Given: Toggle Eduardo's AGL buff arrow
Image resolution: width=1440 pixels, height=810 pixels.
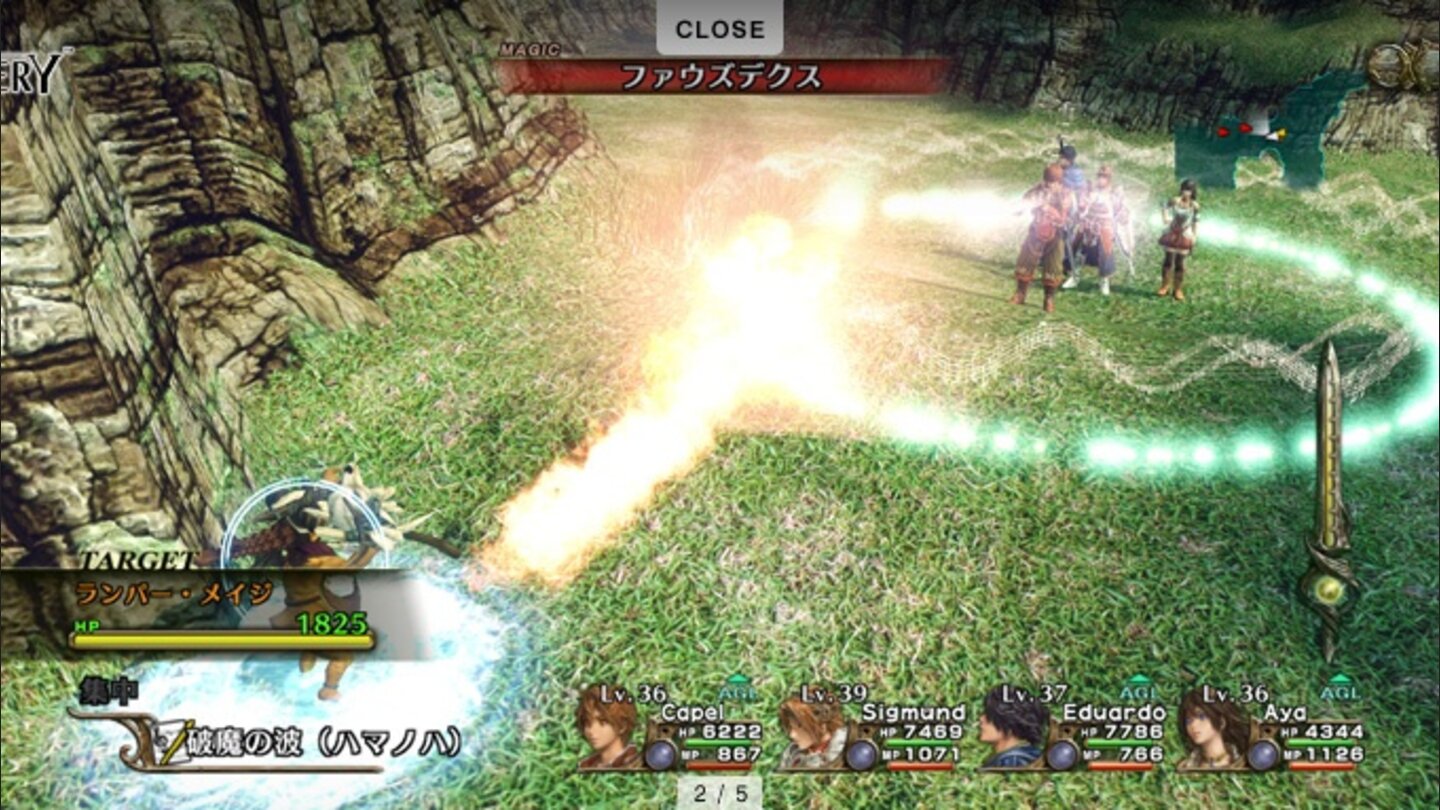Looking at the screenshot, I should 1139,693.
